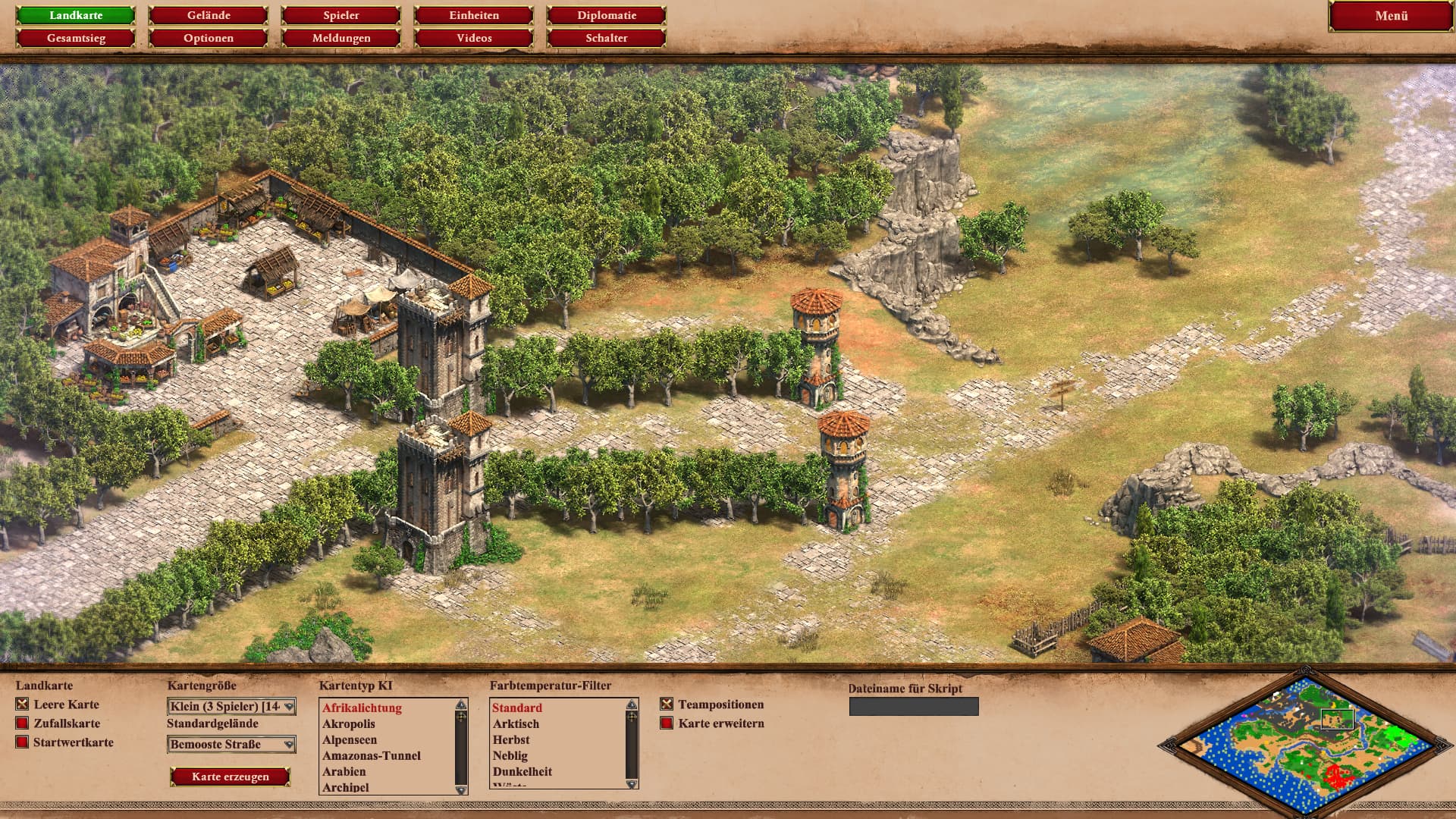
Task: Open the Spieler tab
Action: [341, 15]
